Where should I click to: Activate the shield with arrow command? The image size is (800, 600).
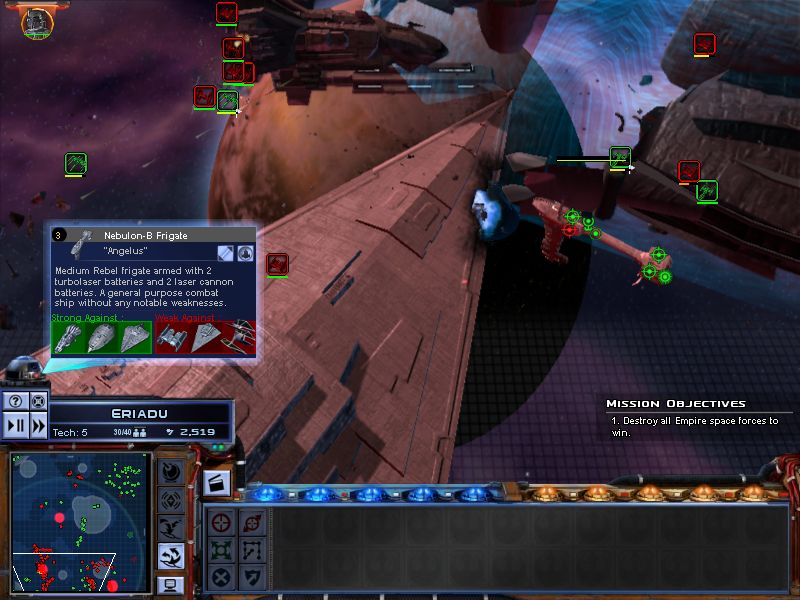tap(252, 577)
